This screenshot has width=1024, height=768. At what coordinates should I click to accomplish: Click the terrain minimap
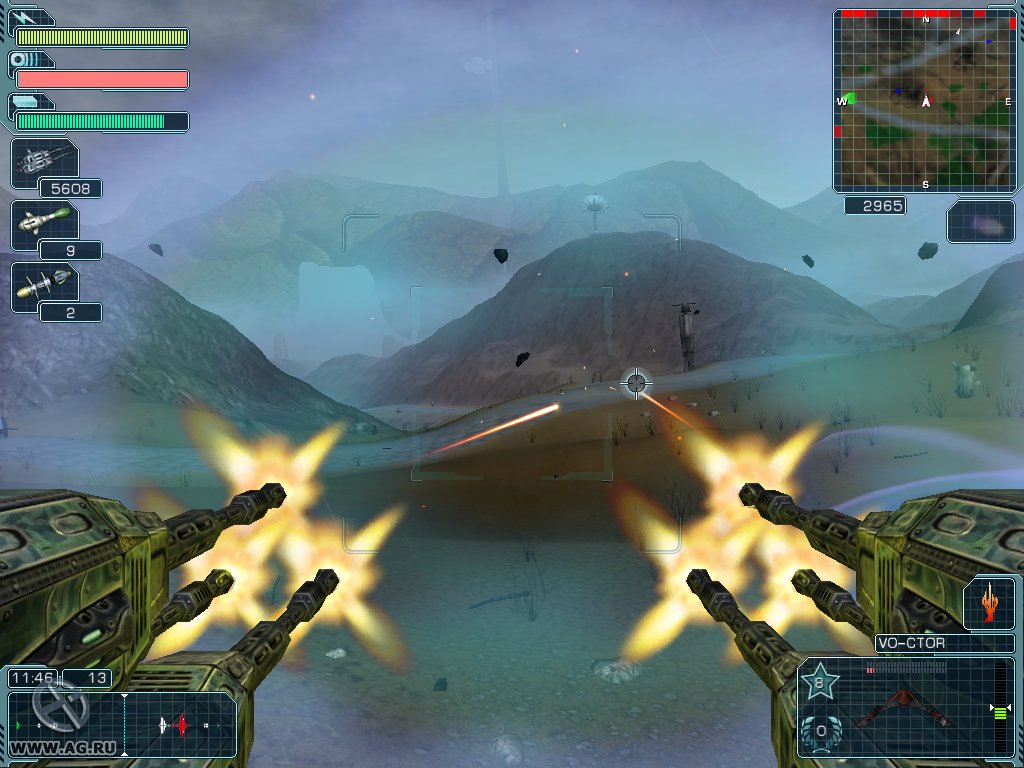(x=924, y=100)
